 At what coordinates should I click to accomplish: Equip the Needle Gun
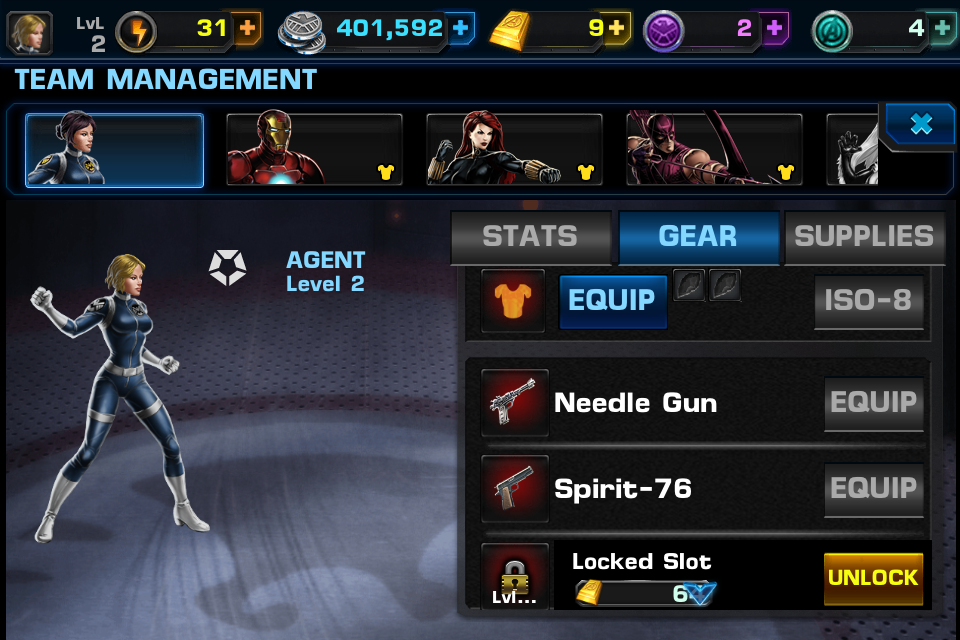[x=873, y=402]
